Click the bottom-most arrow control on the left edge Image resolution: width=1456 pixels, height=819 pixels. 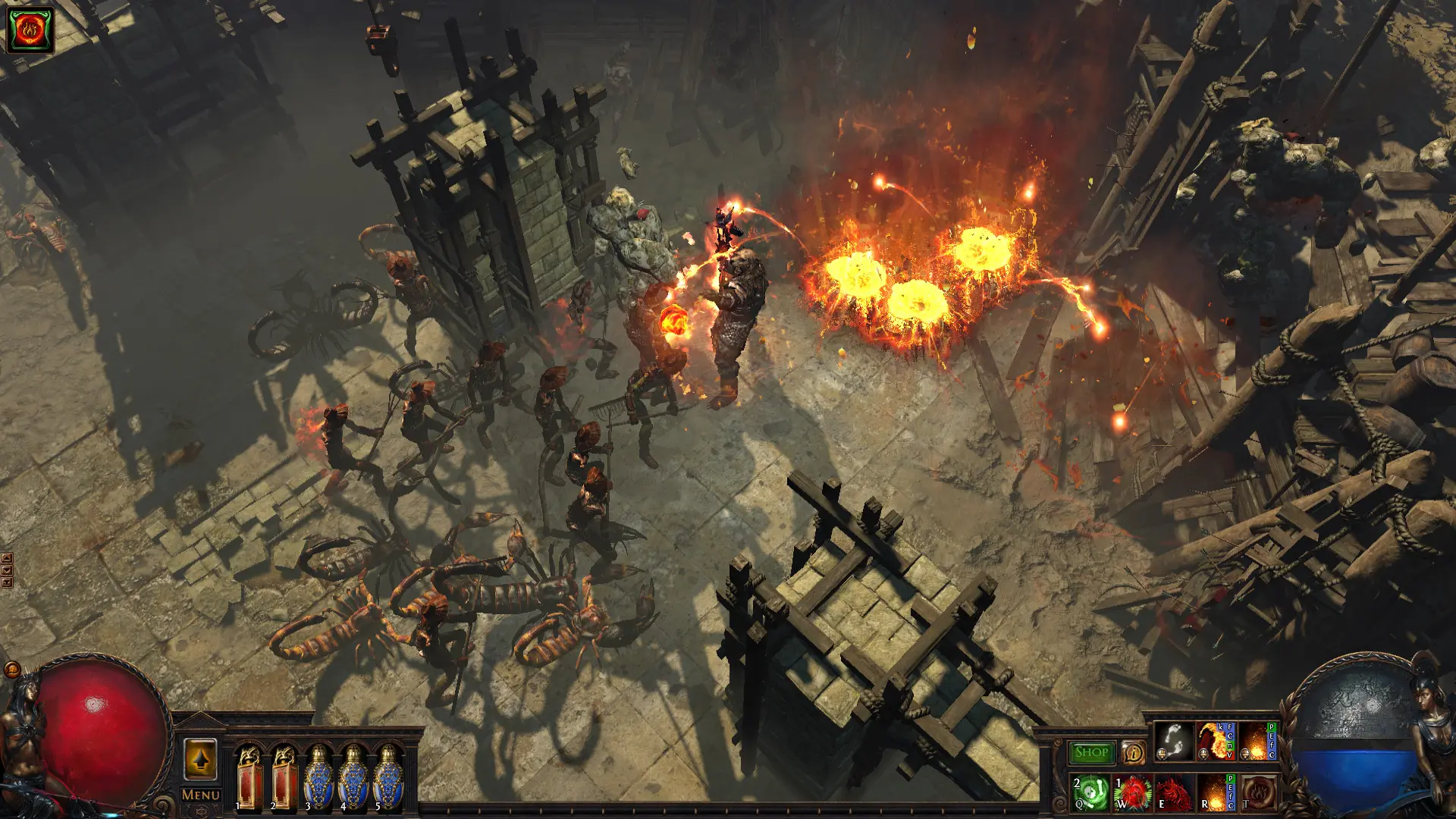(7, 582)
